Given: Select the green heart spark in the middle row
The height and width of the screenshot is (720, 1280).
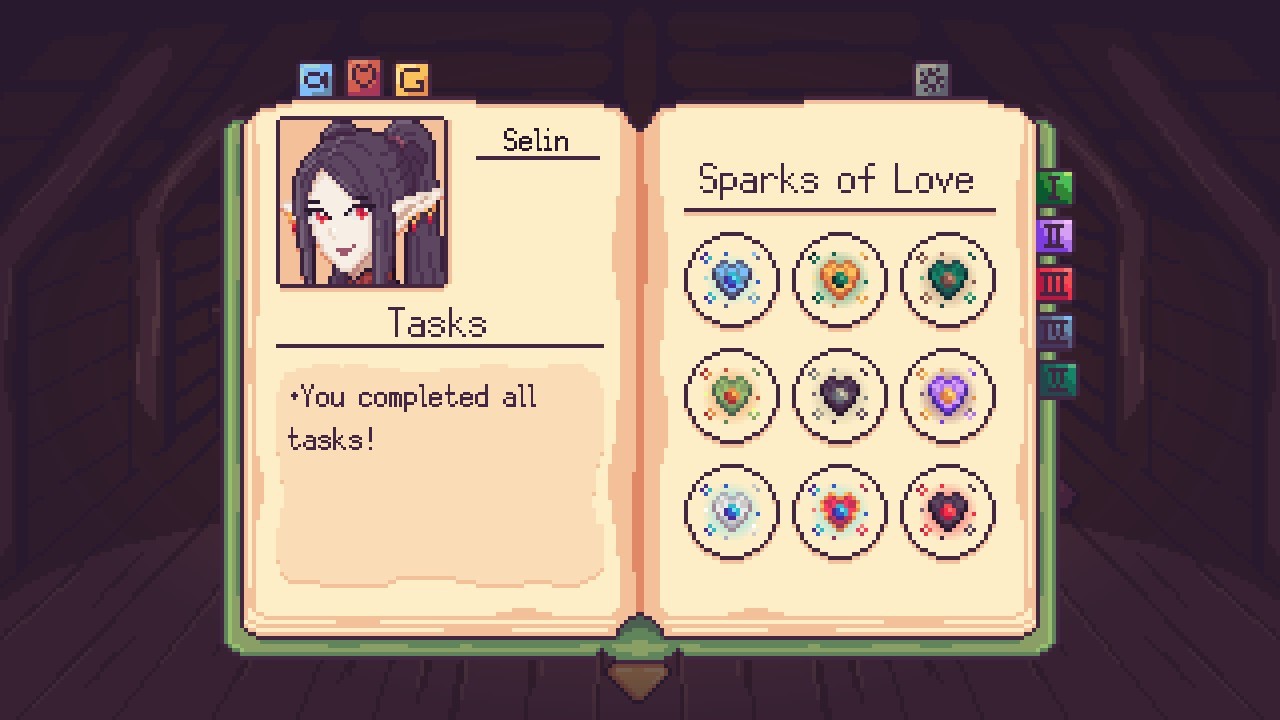Looking at the screenshot, I should coord(731,395).
